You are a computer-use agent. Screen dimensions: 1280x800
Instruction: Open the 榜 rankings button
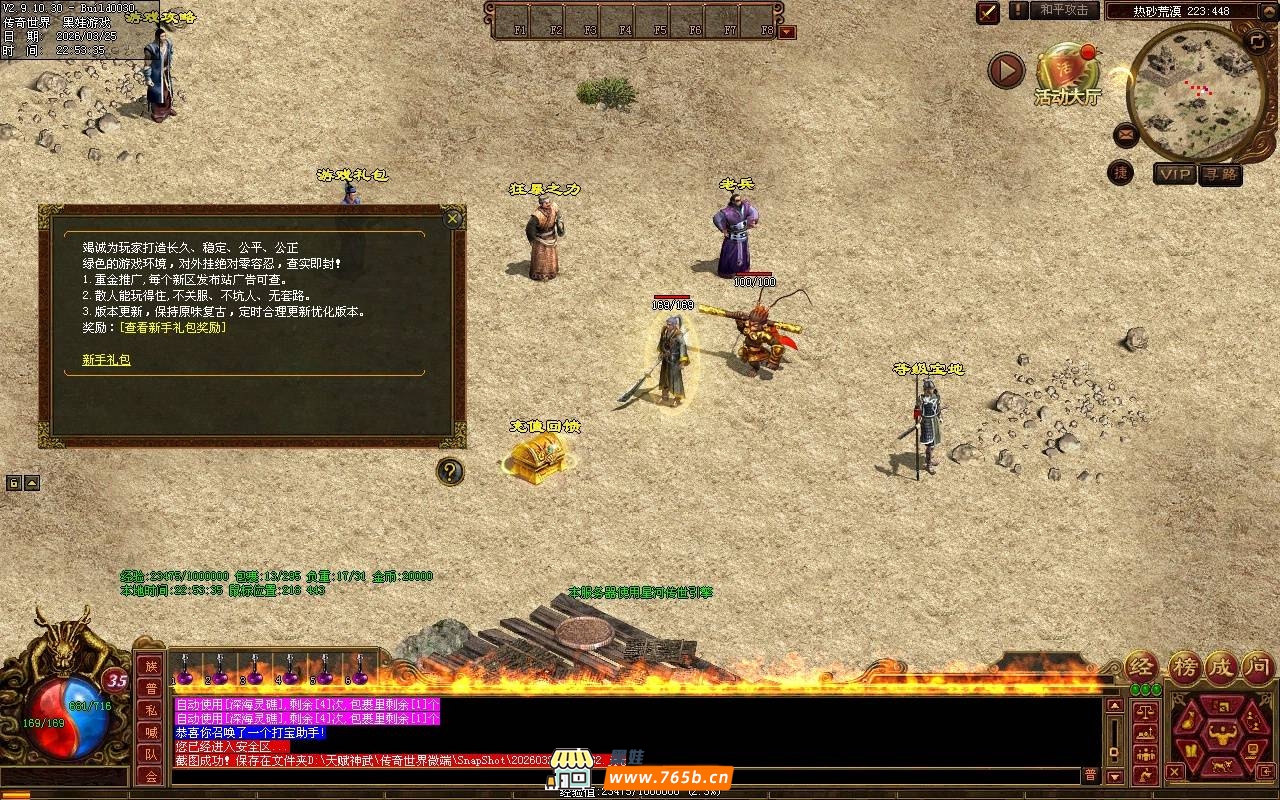pyautogui.click(x=1185, y=667)
